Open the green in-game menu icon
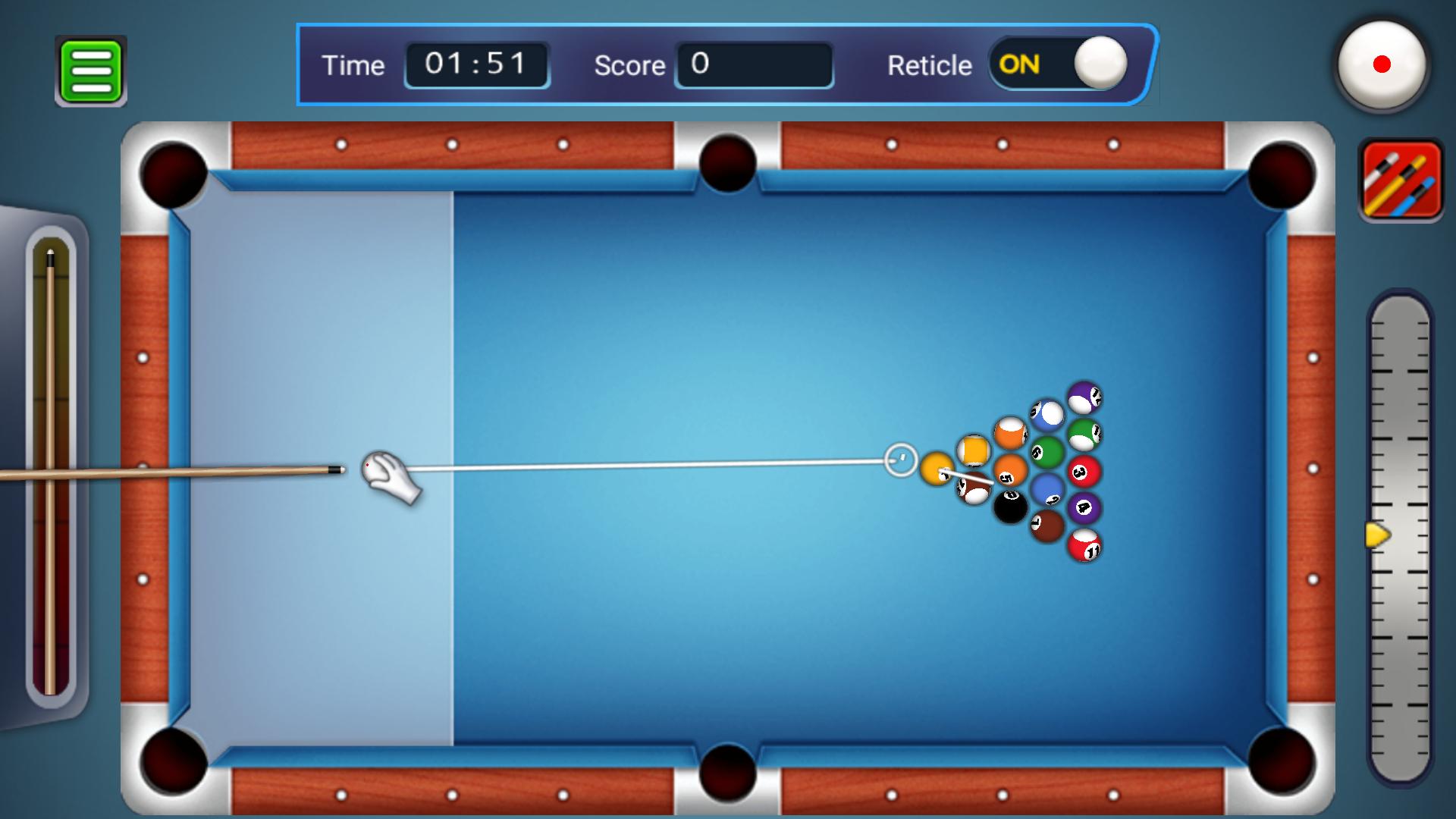Viewport: 1456px width, 819px height. (90, 69)
